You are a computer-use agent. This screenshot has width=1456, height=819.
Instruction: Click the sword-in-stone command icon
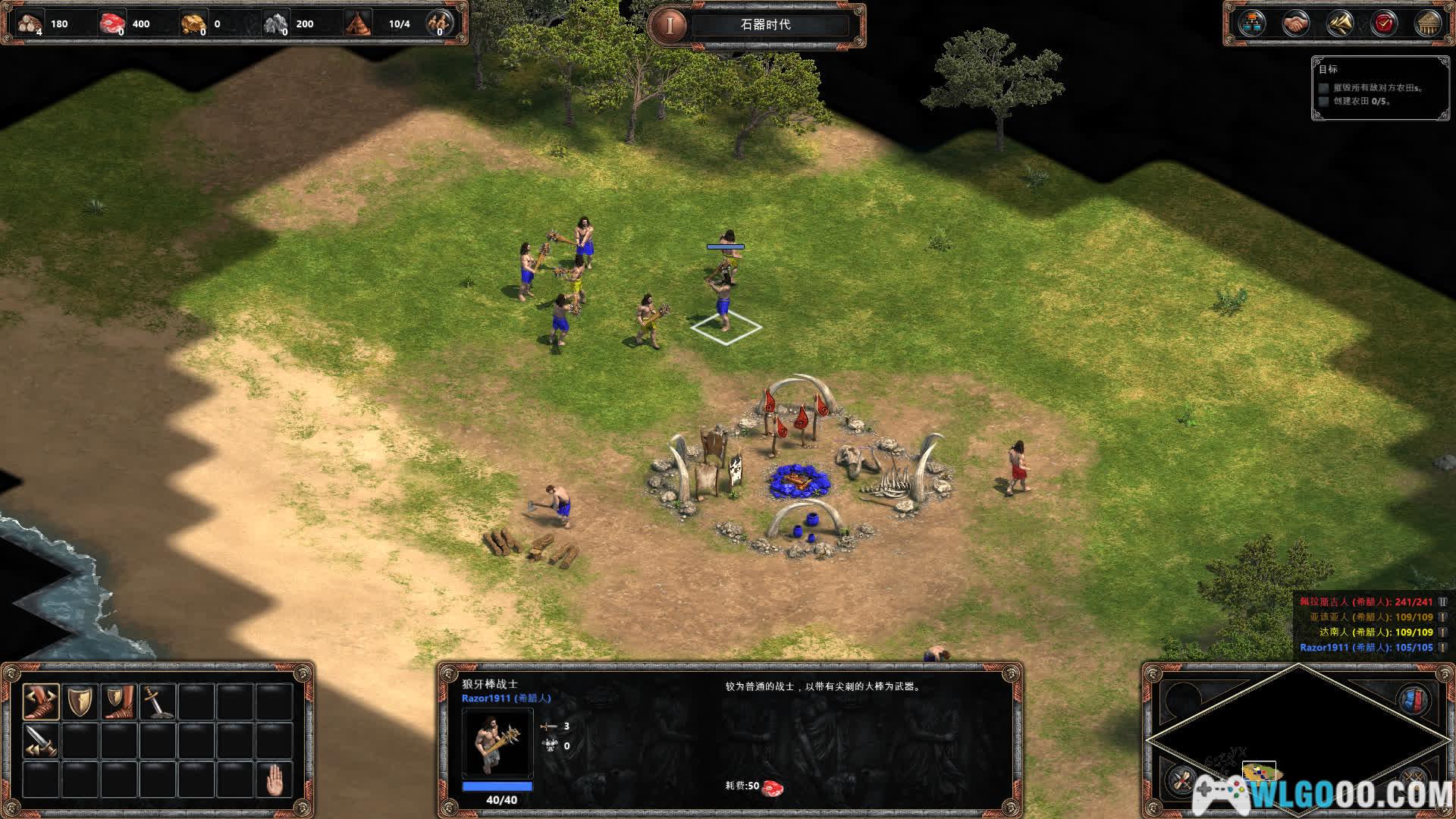pos(158,701)
